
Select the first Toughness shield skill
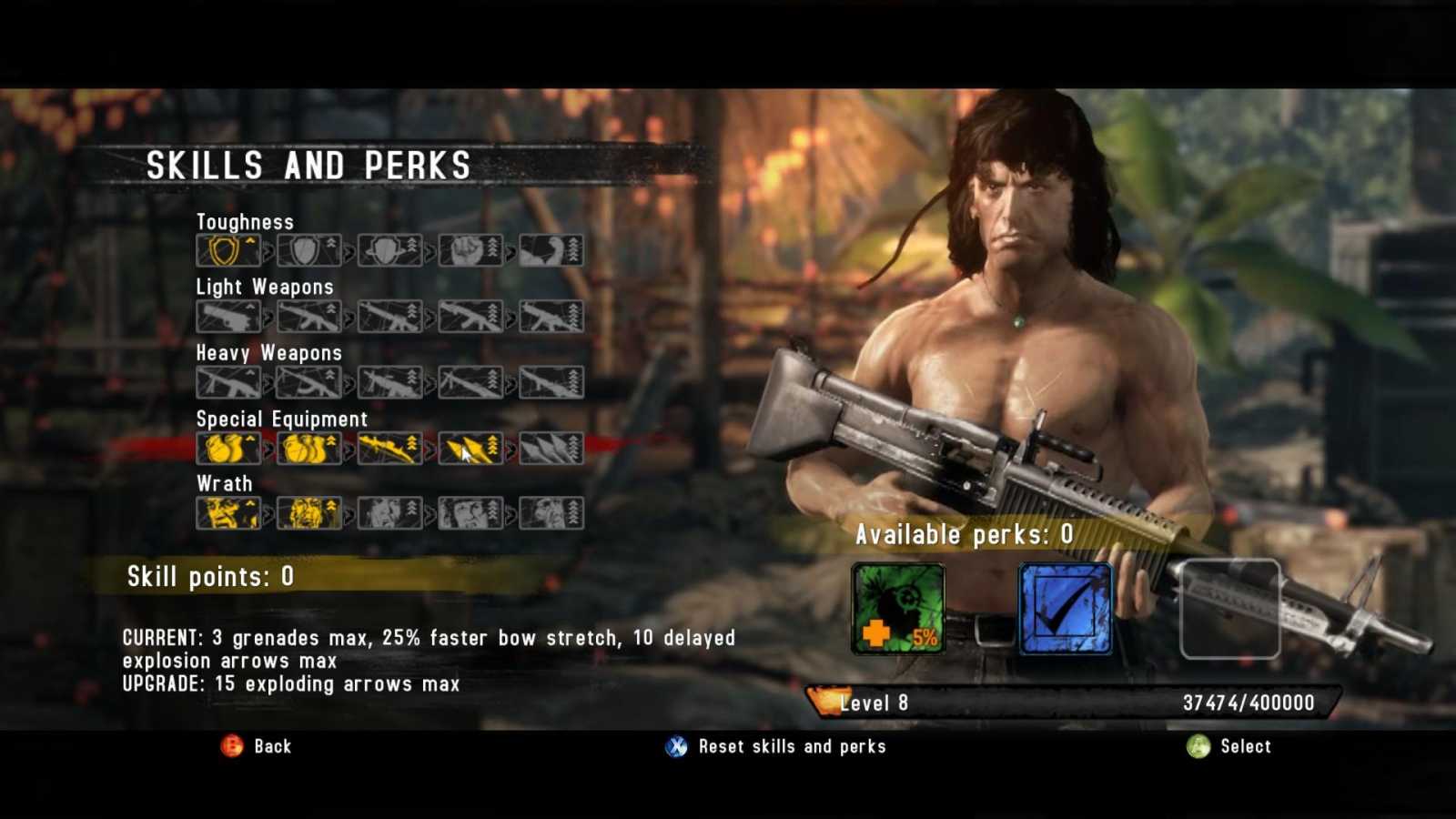pyautogui.click(x=228, y=250)
